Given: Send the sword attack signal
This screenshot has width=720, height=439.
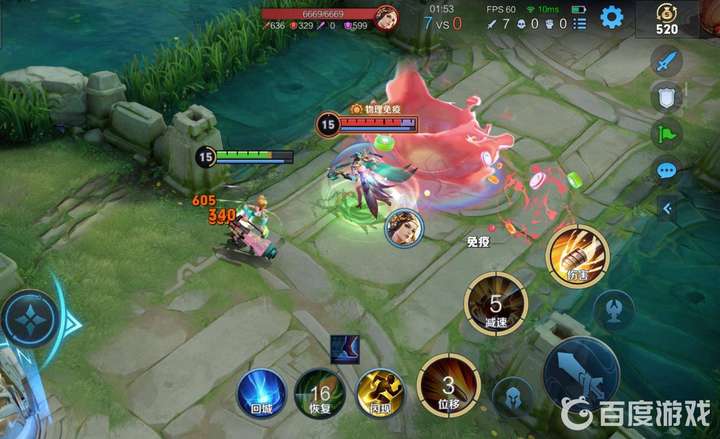Looking at the screenshot, I should click(666, 61).
